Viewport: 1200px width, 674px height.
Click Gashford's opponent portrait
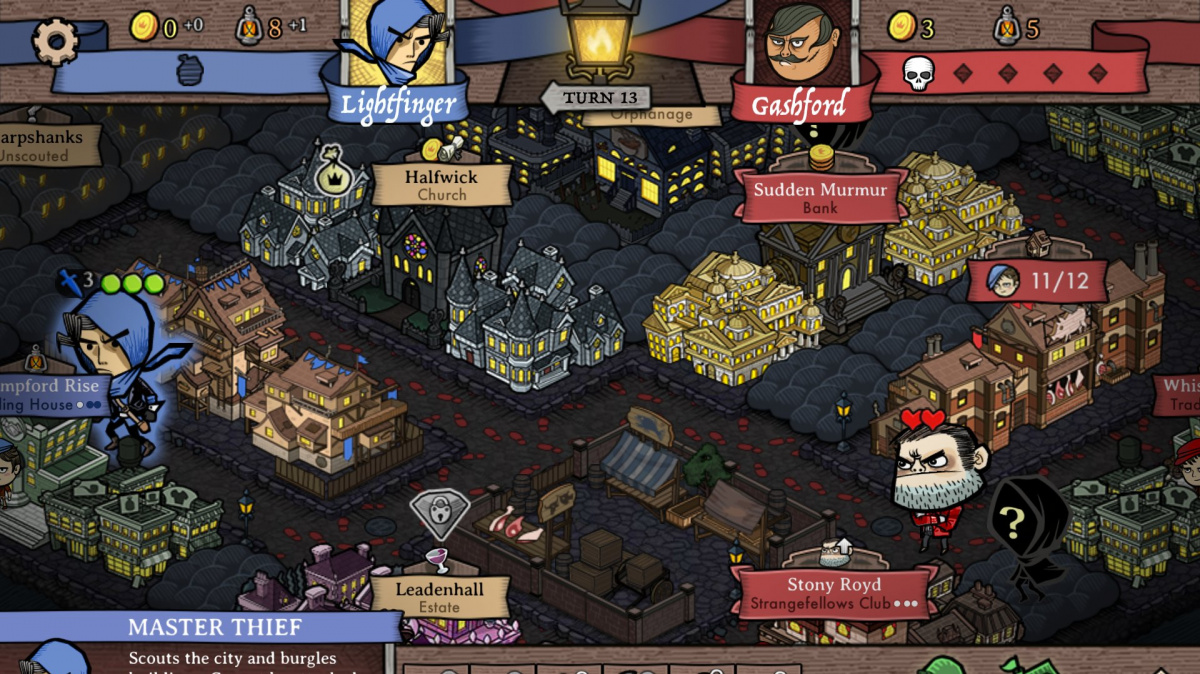coord(803,44)
